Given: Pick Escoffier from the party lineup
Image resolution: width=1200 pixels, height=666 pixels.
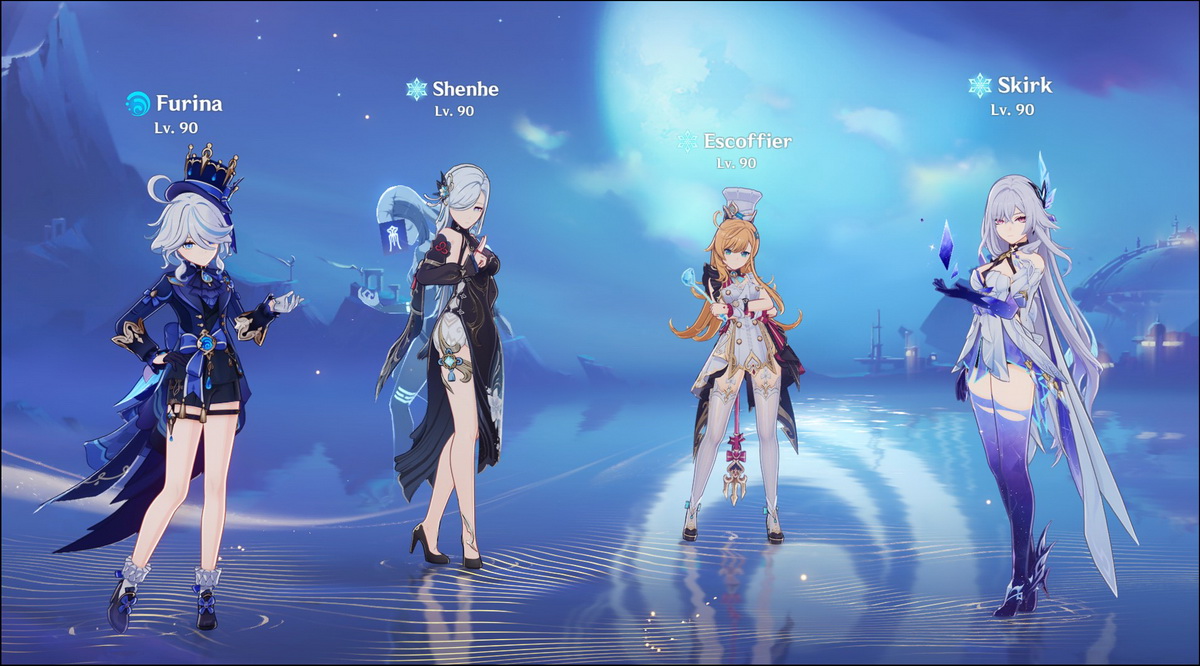Looking at the screenshot, I should pos(738,360).
